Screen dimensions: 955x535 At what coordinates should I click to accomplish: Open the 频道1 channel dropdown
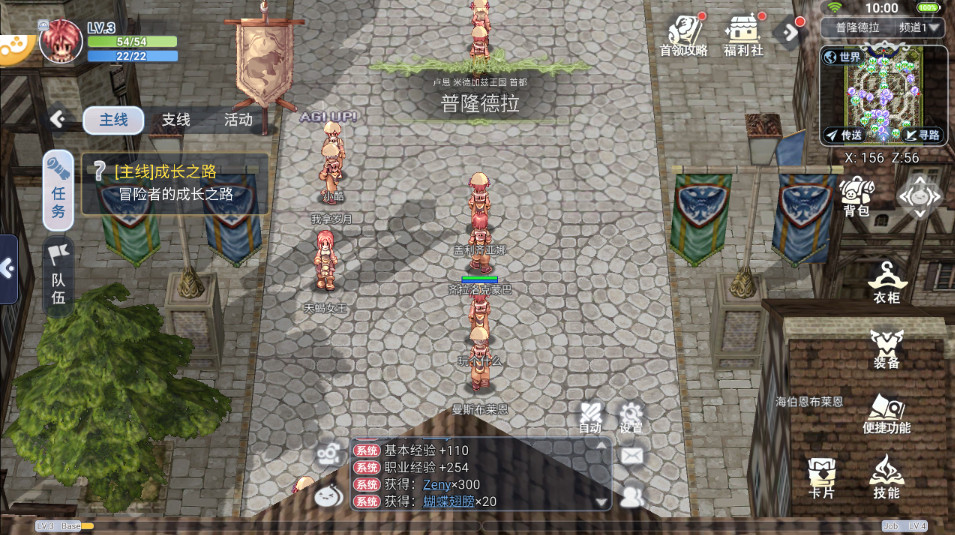click(919, 28)
